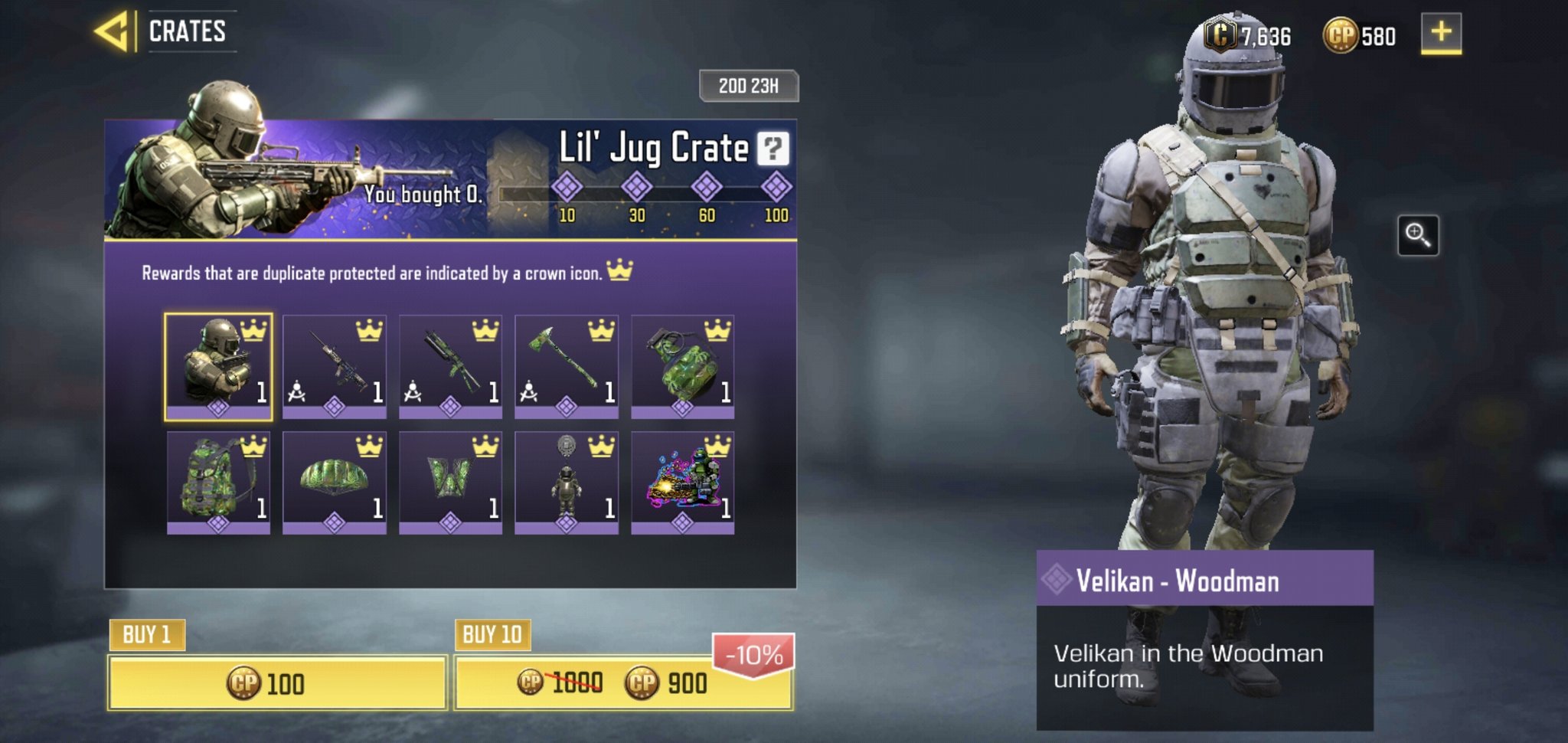Select the green axe melee weapon reward
The height and width of the screenshot is (743, 1568).
(568, 366)
